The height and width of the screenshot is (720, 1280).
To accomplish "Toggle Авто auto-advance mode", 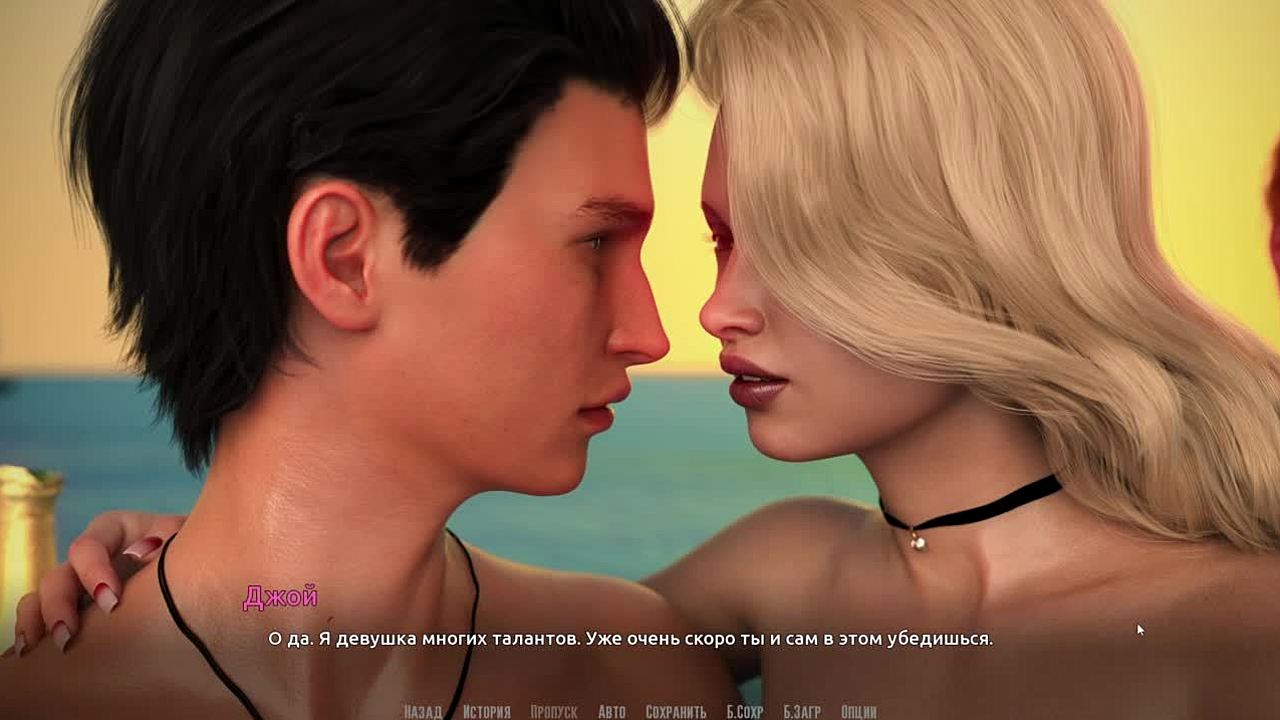I will point(611,712).
